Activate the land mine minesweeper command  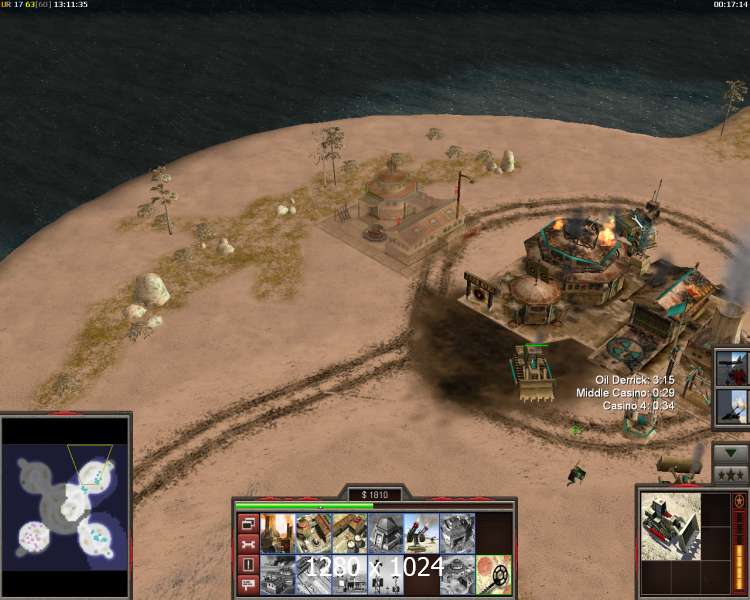tap(494, 574)
